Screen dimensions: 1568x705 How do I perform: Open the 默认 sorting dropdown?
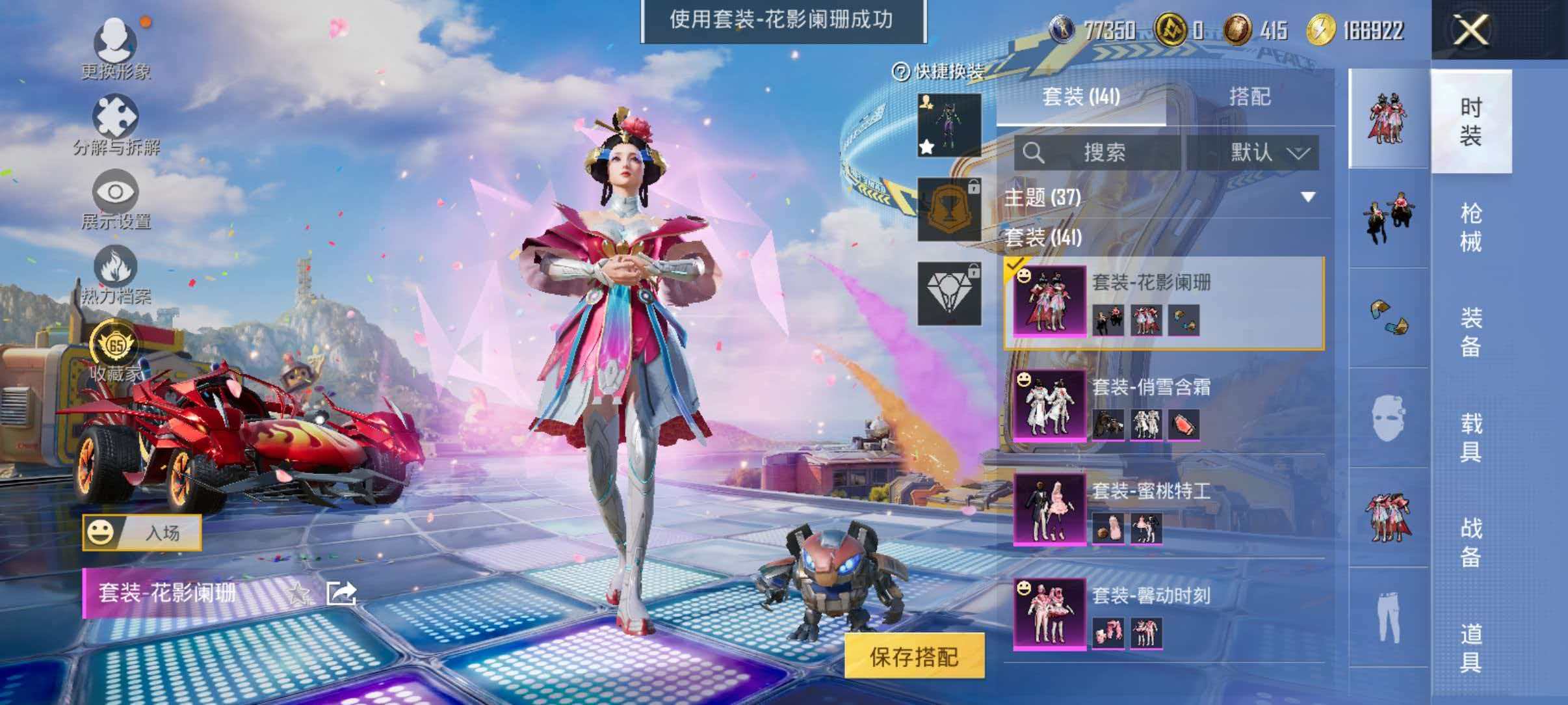(x=1264, y=152)
